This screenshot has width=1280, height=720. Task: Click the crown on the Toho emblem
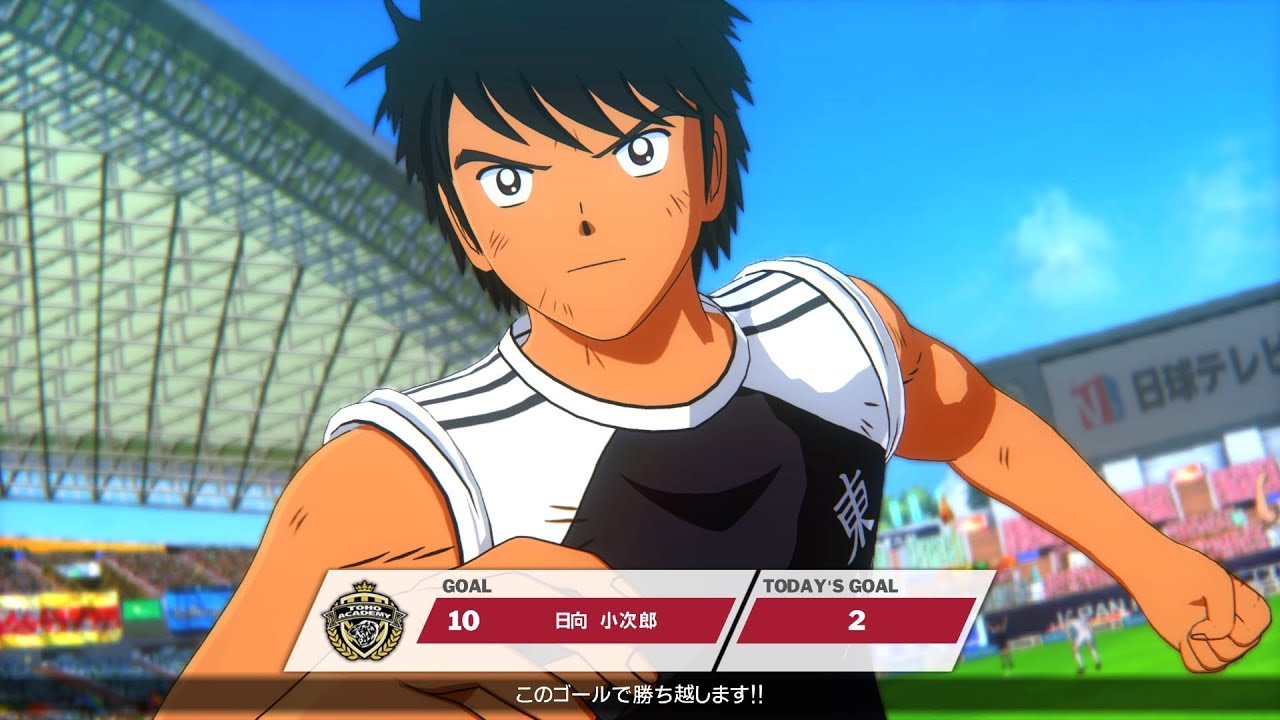pos(362,588)
